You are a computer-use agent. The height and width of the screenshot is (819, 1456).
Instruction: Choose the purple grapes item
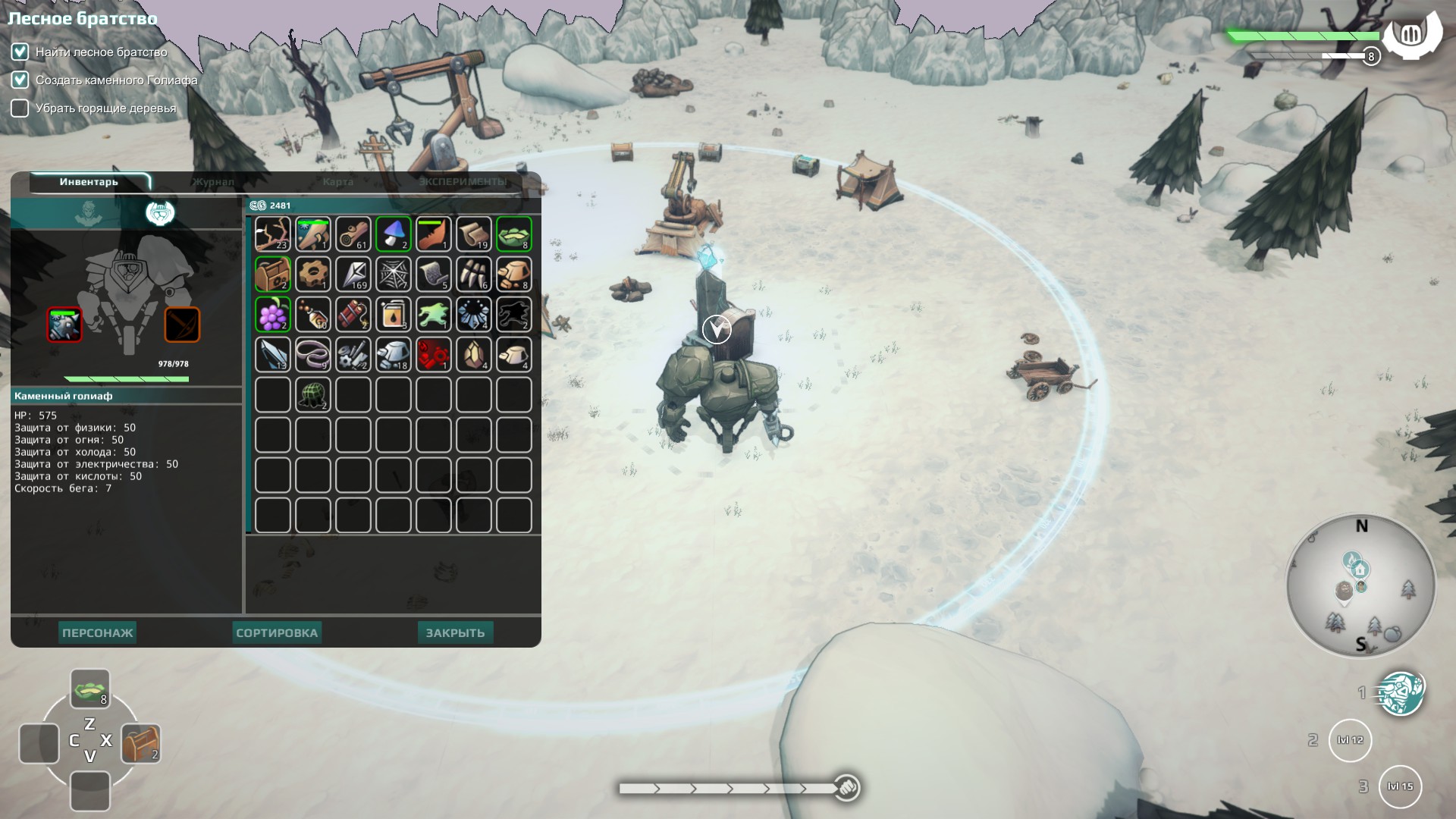272,314
